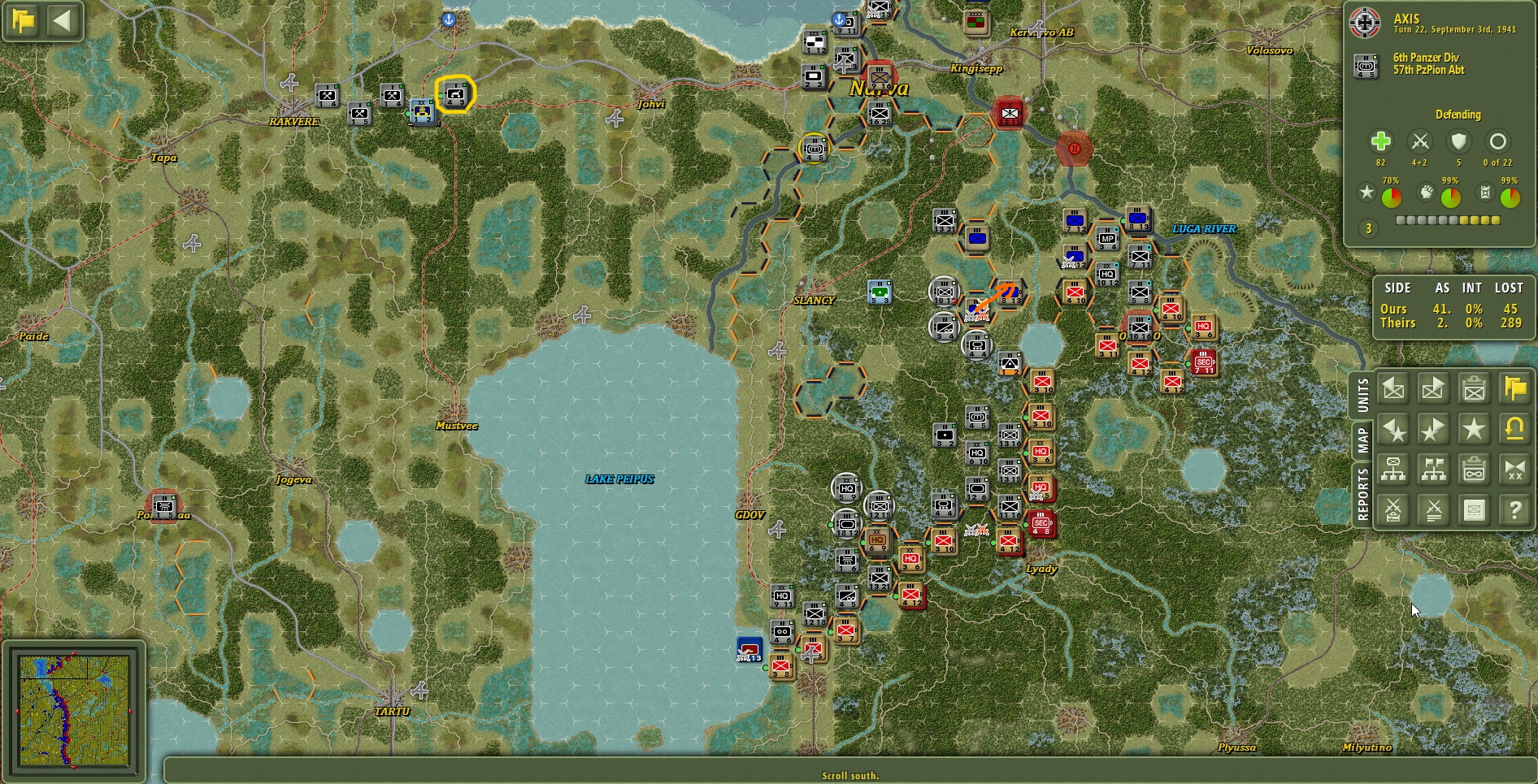Toggle the highlight-all-units star icon

1474,429
